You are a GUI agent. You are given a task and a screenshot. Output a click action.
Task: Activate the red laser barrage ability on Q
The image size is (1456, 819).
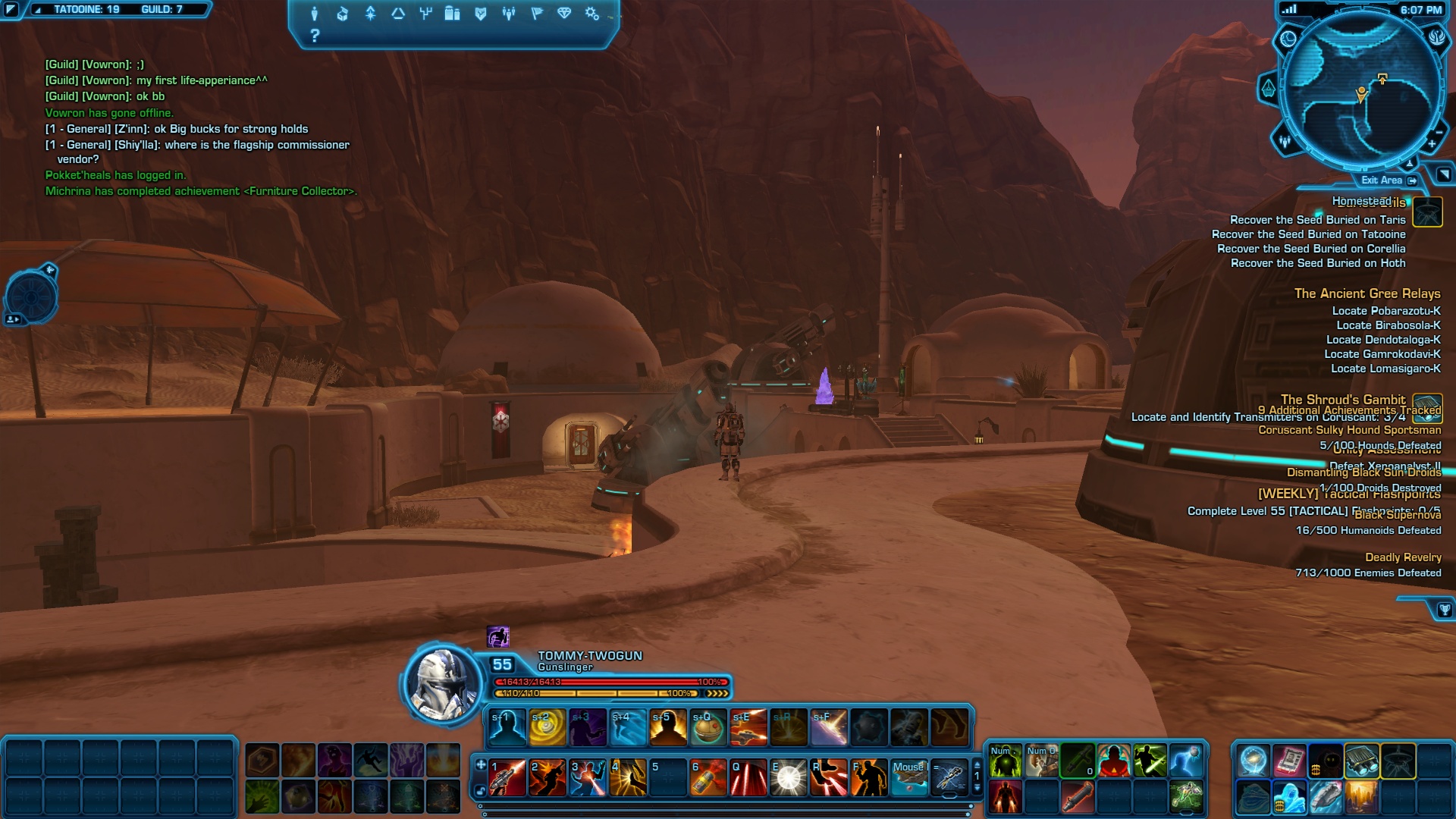click(748, 778)
